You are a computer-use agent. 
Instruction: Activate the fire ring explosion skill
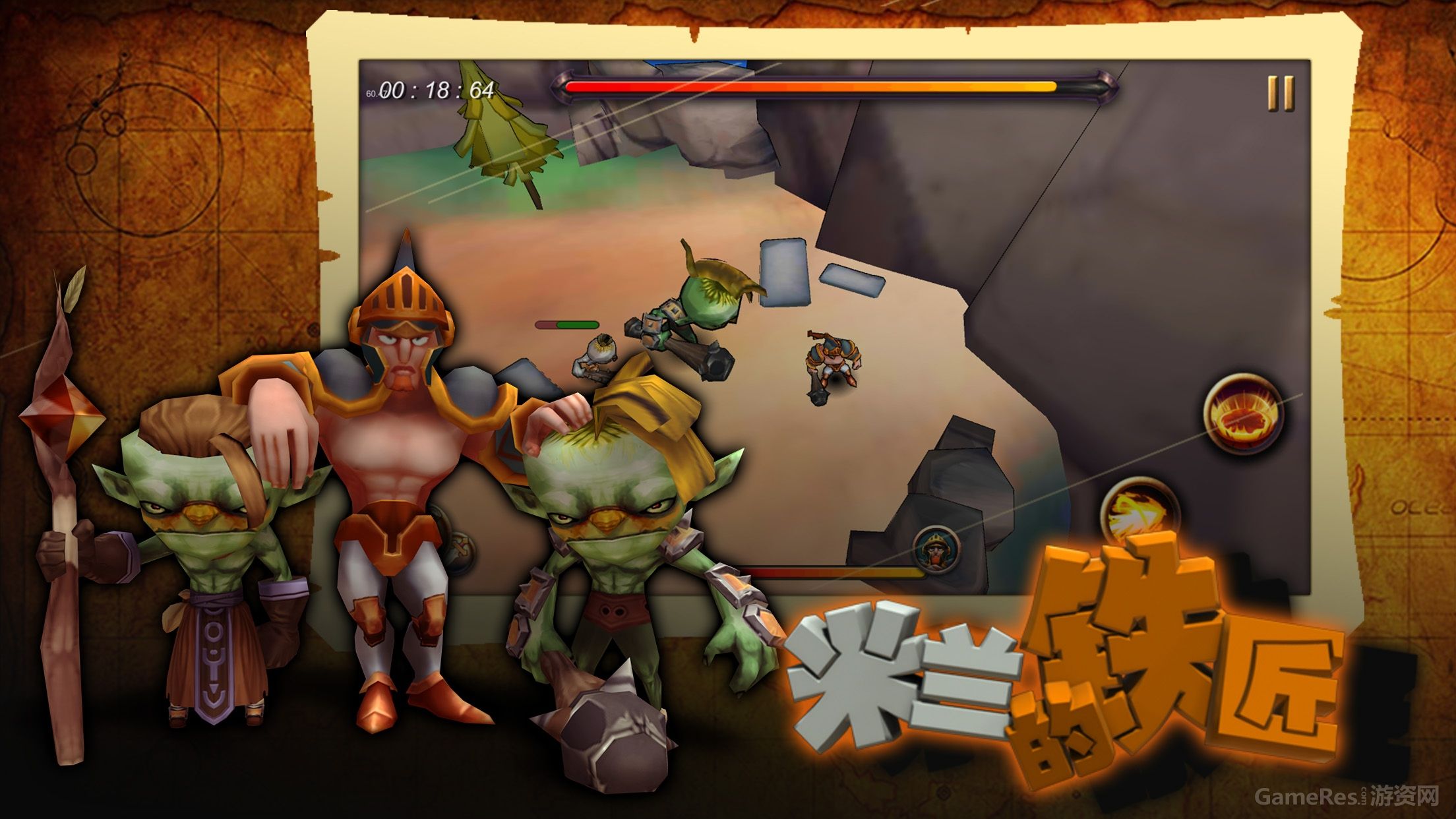1242,414
